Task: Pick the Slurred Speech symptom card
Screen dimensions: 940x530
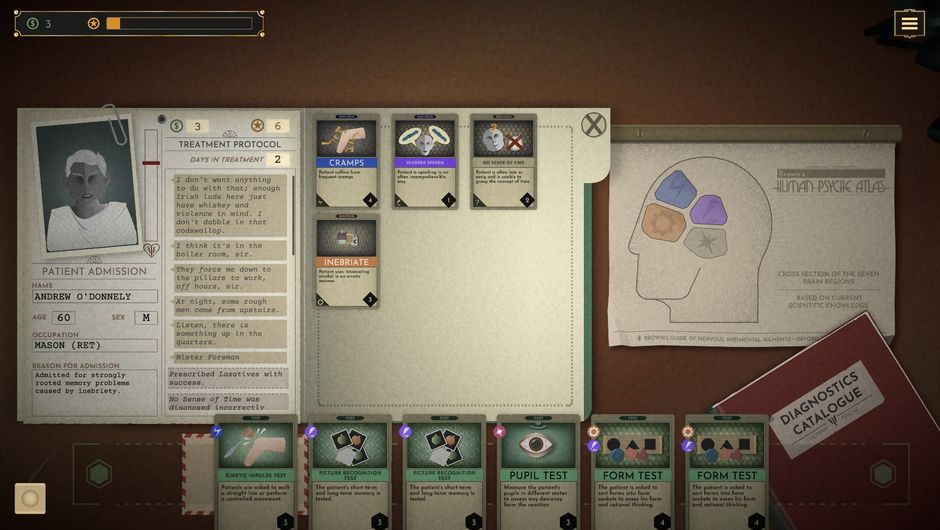Action: click(x=425, y=161)
